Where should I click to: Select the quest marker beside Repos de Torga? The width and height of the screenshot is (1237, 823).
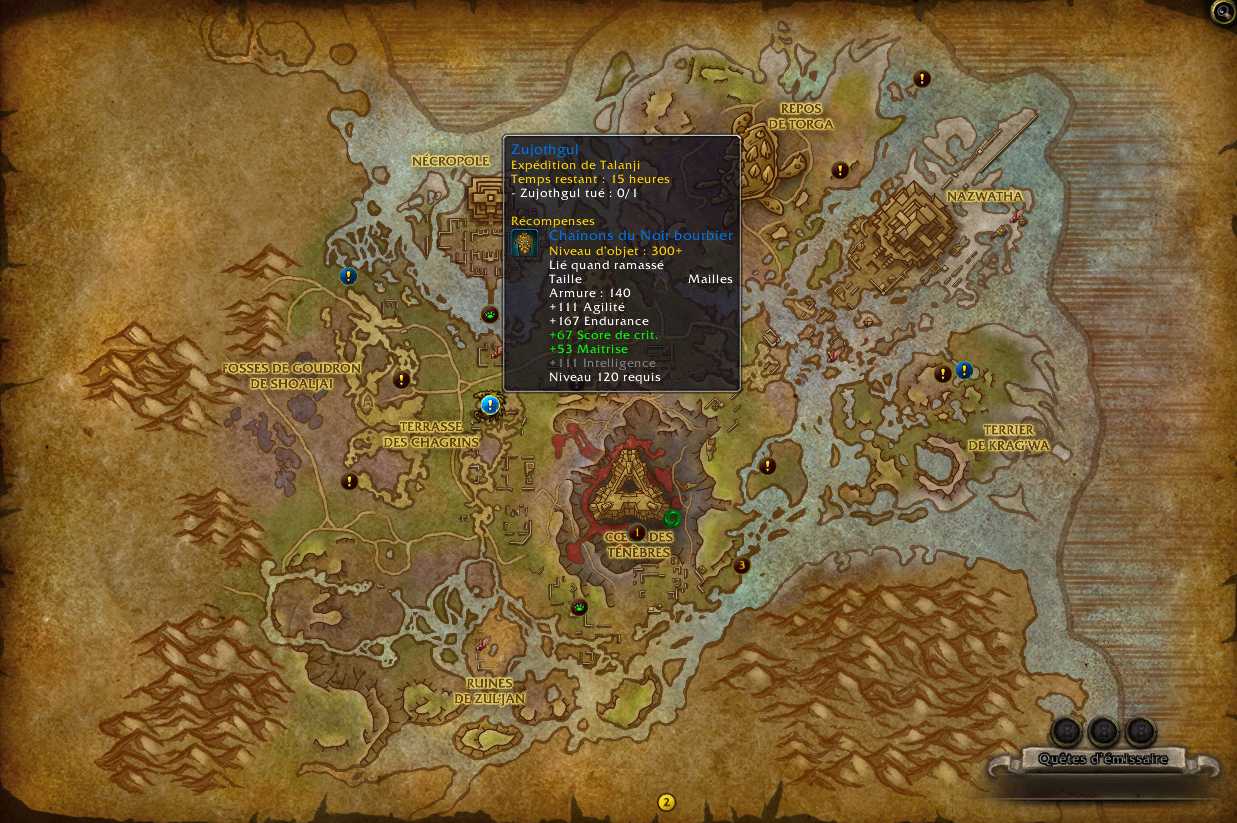841,170
